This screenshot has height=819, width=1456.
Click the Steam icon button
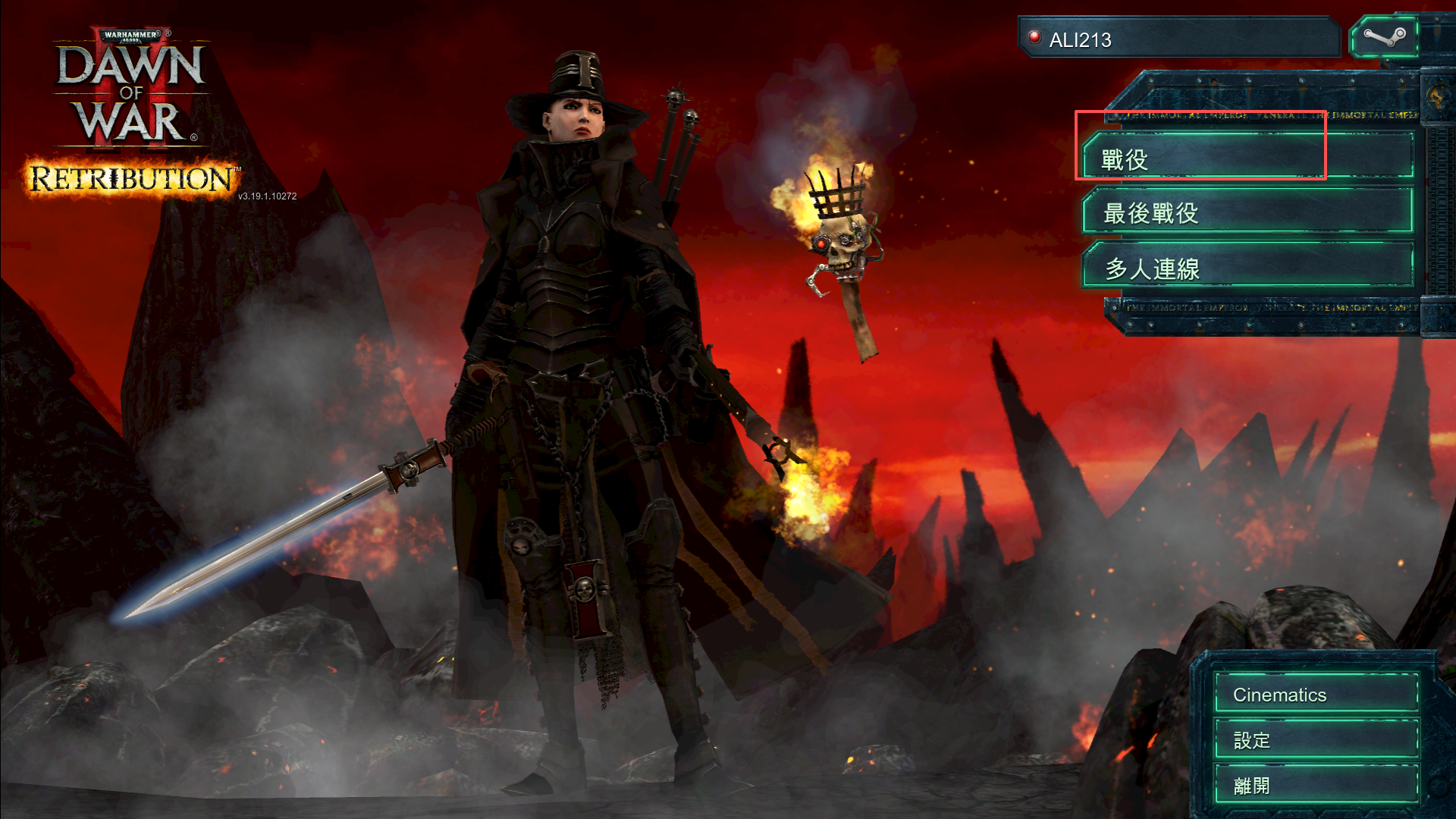(1384, 38)
